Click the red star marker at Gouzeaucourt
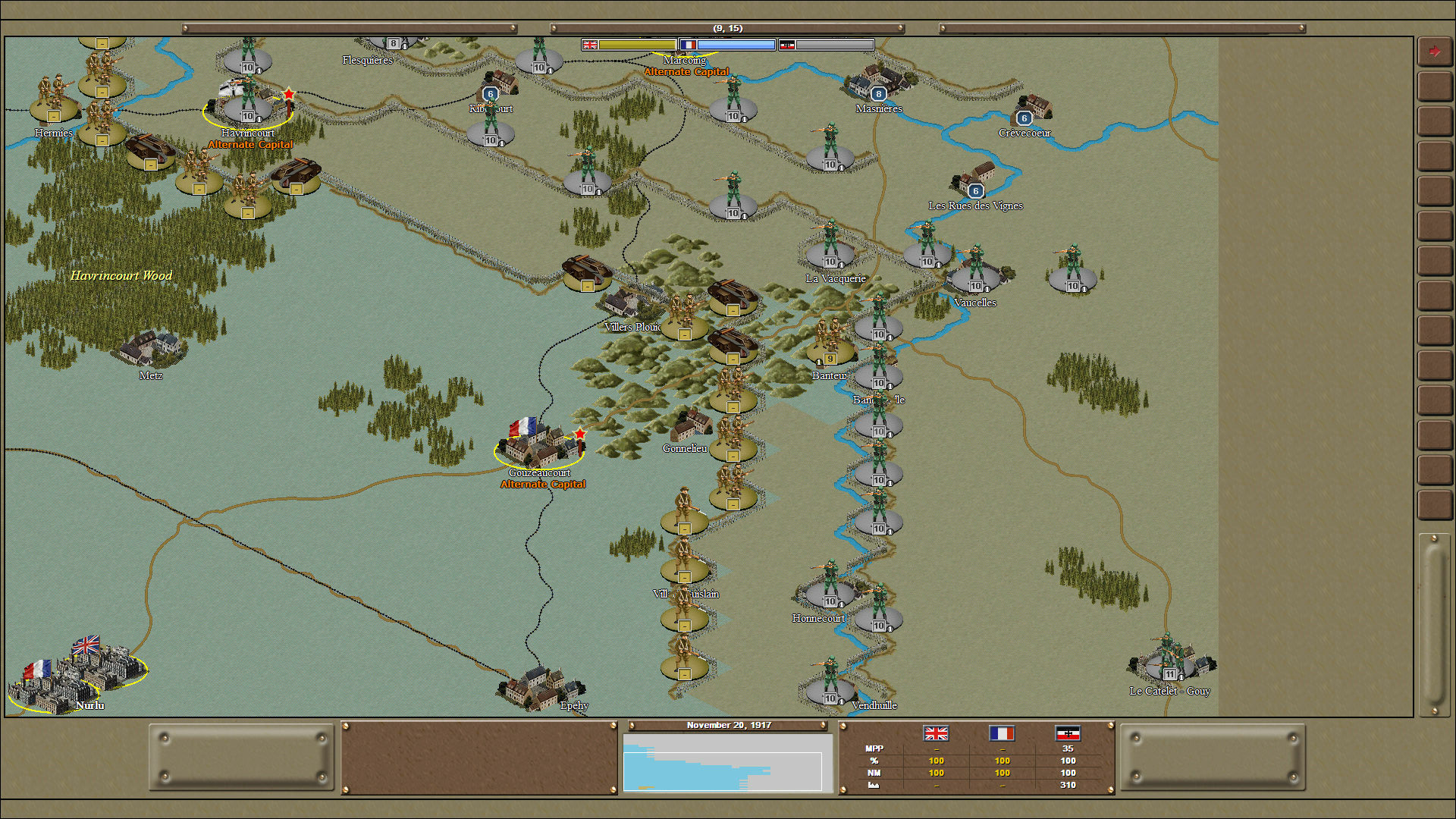Viewport: 1456px width, 819px height. [581, 432]
